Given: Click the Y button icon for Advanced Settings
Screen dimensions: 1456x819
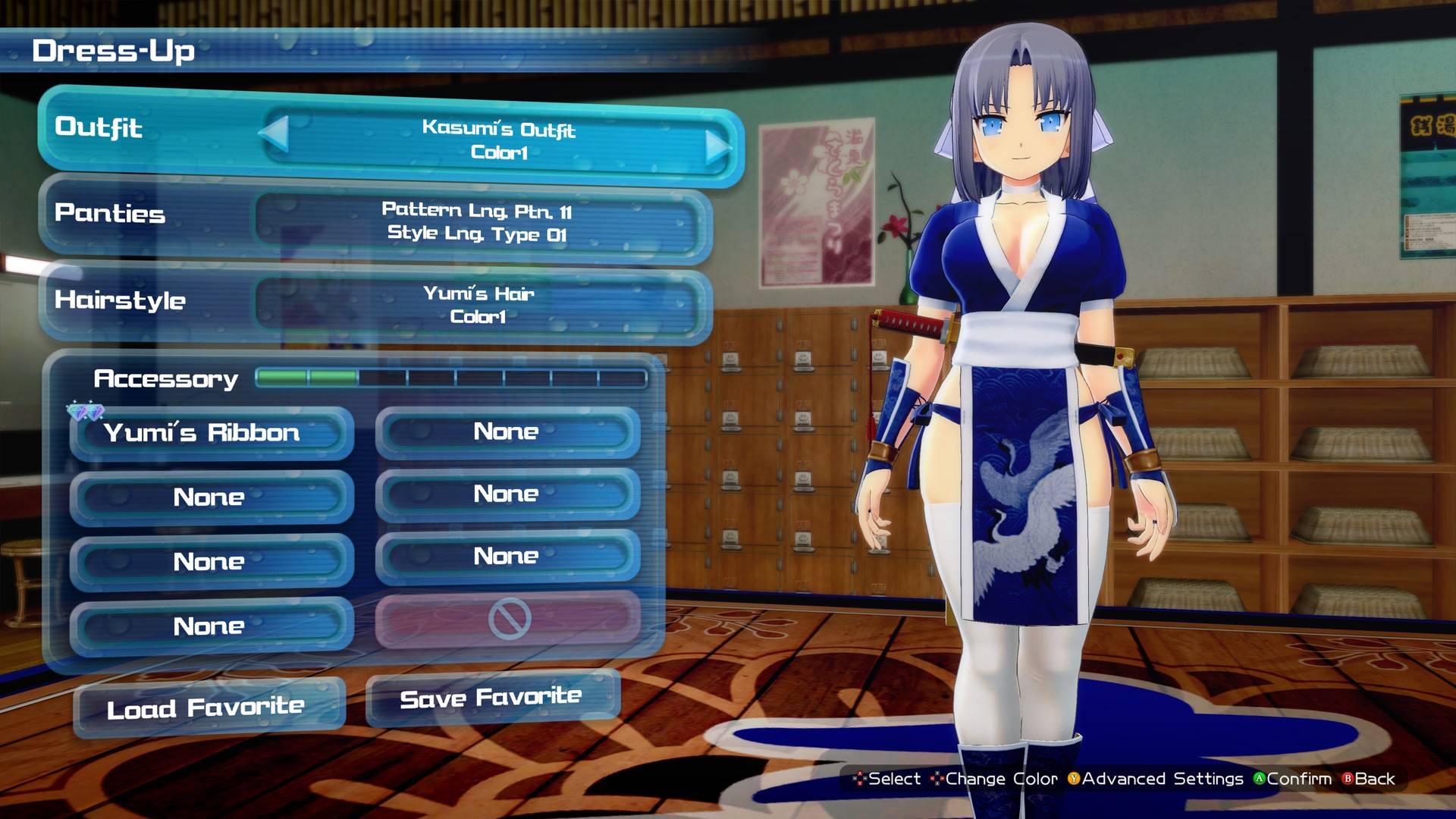Looking at the screenshot, I should (x=1073, y=779).
